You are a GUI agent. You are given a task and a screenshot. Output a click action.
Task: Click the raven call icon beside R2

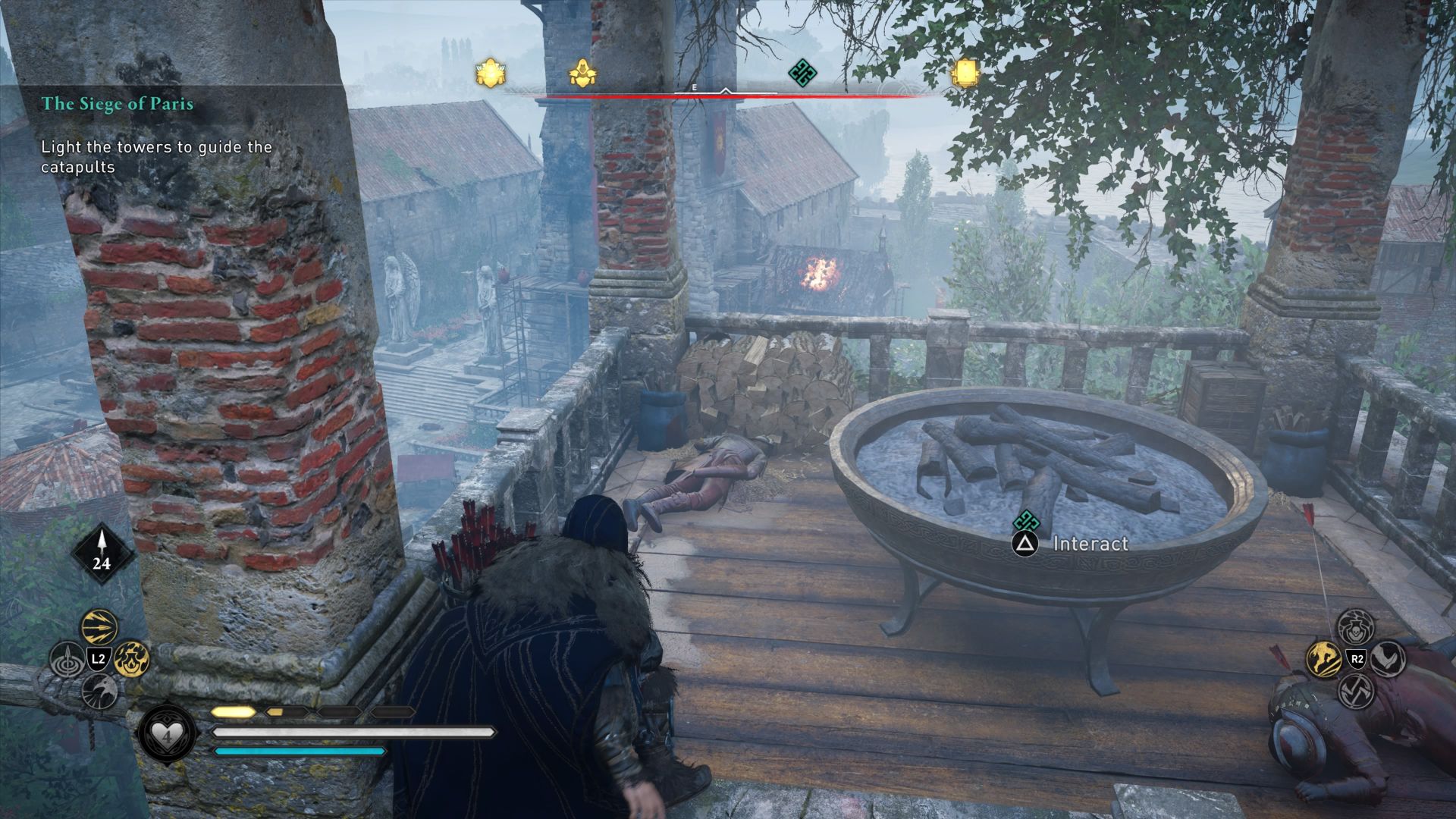coord(1388,660)
